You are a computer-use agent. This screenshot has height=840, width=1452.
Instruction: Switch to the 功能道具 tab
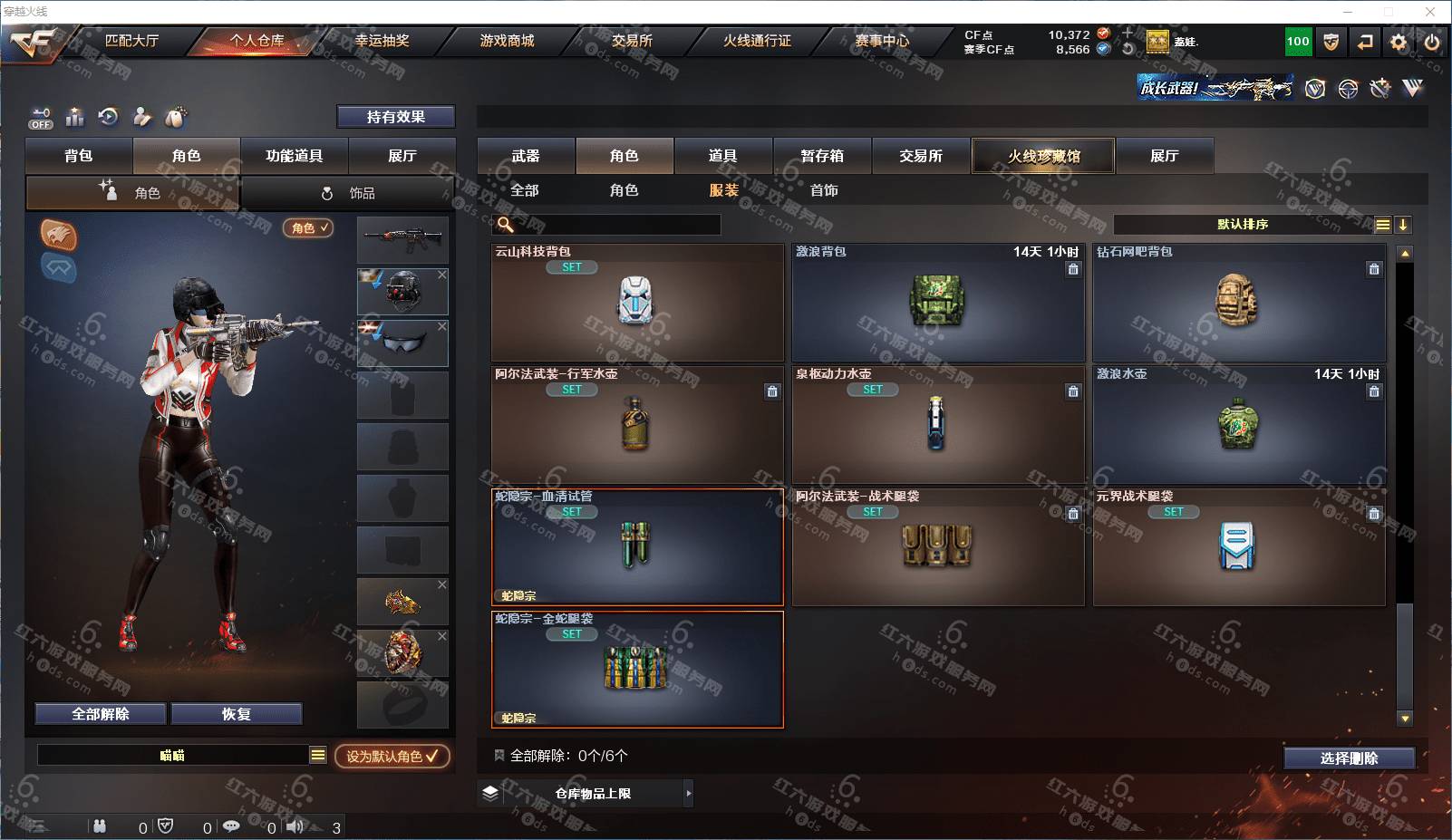pyautogui.click(x=294, y=156)
